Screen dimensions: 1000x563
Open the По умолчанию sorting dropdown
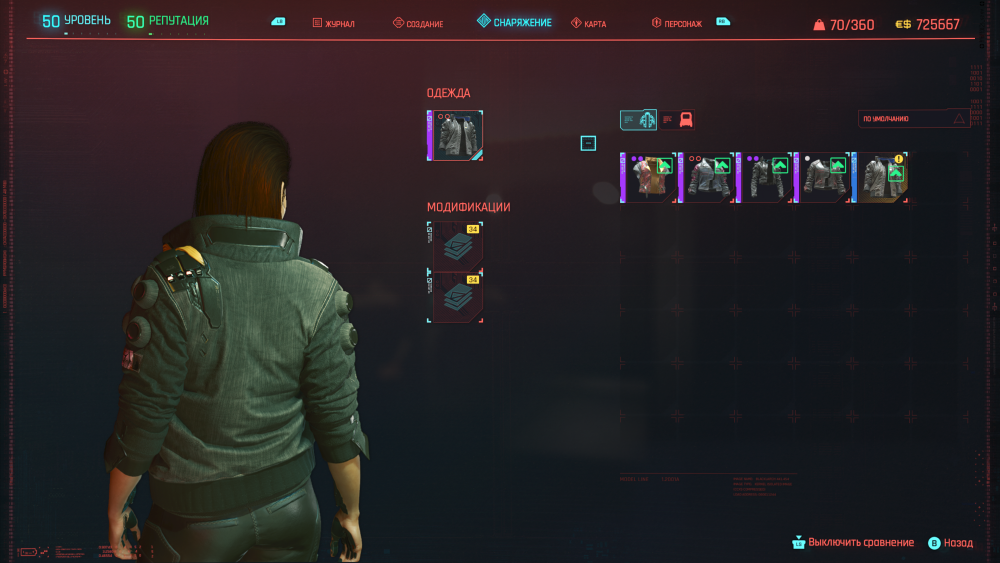914,119
